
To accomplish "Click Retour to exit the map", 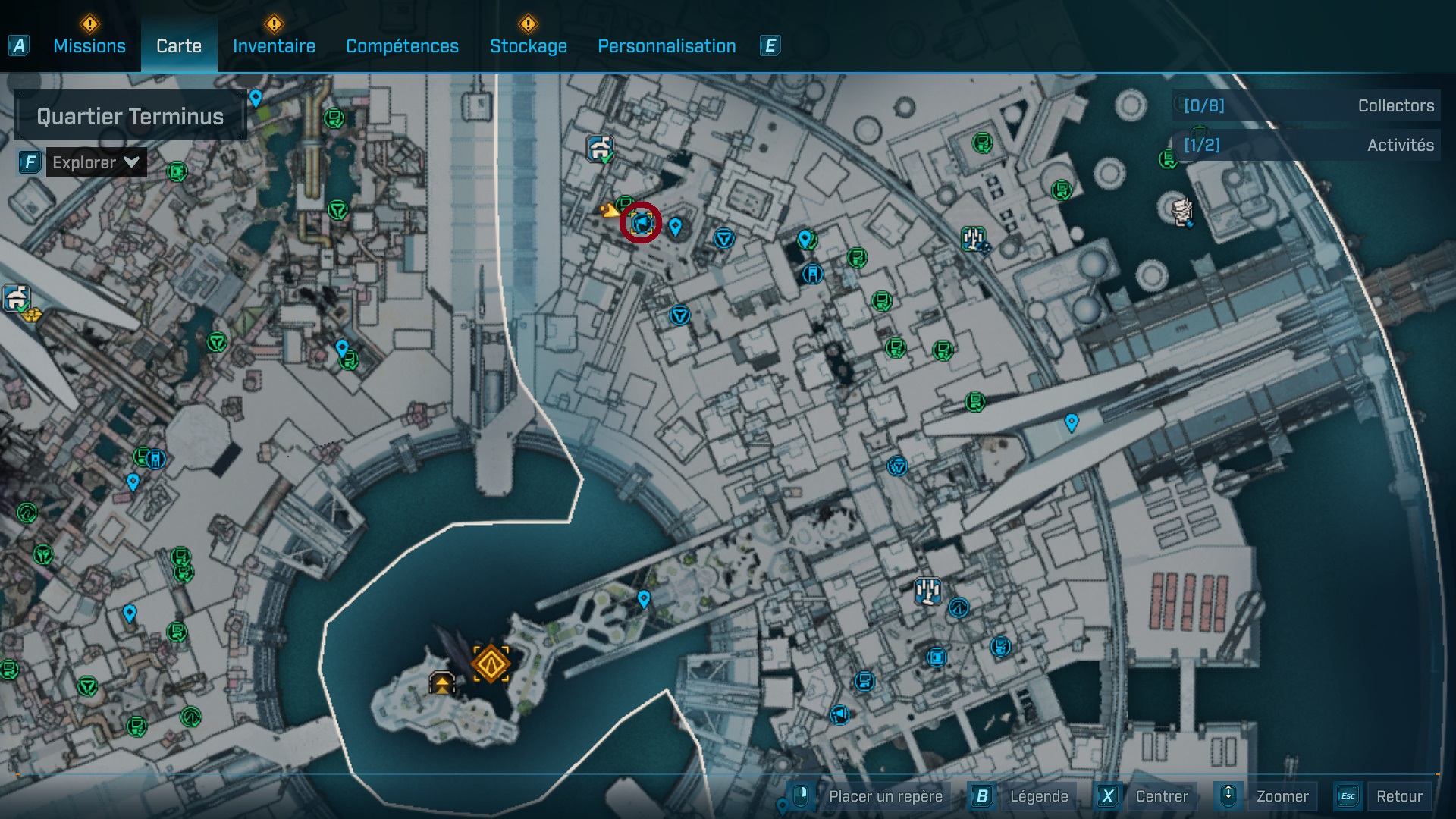I will coord(1401,796).
